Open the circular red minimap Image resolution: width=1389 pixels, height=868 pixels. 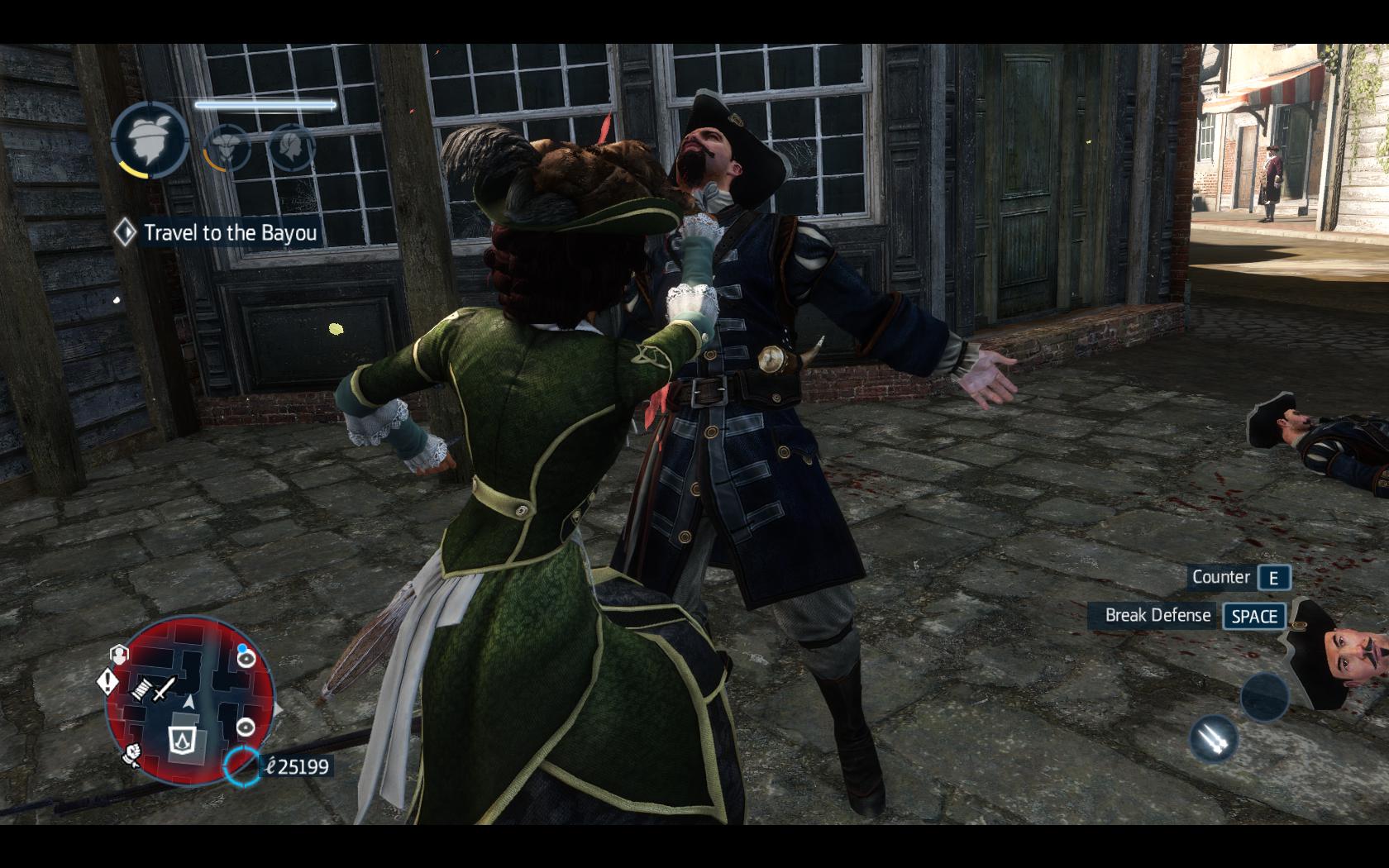191,700
